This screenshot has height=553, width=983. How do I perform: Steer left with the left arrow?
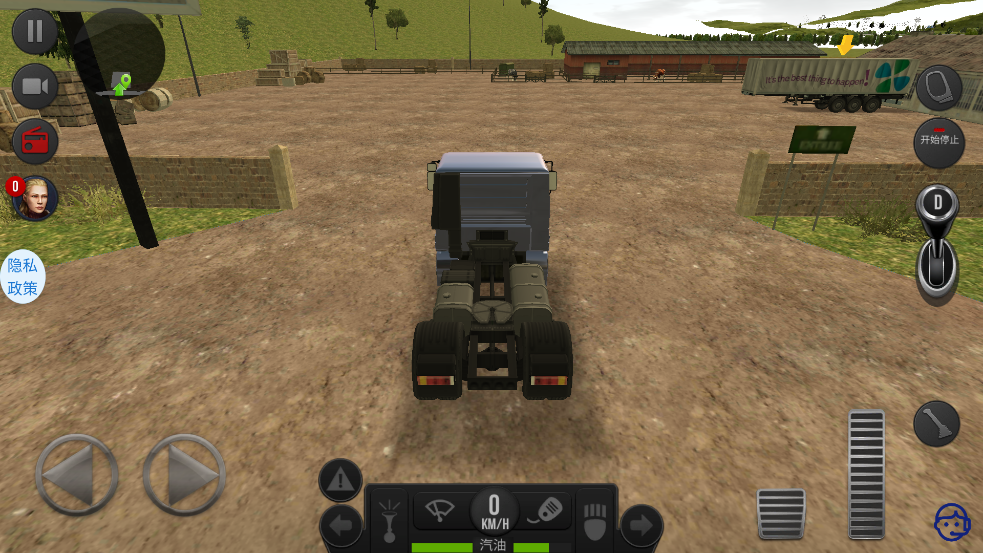(x=77, y=475)
